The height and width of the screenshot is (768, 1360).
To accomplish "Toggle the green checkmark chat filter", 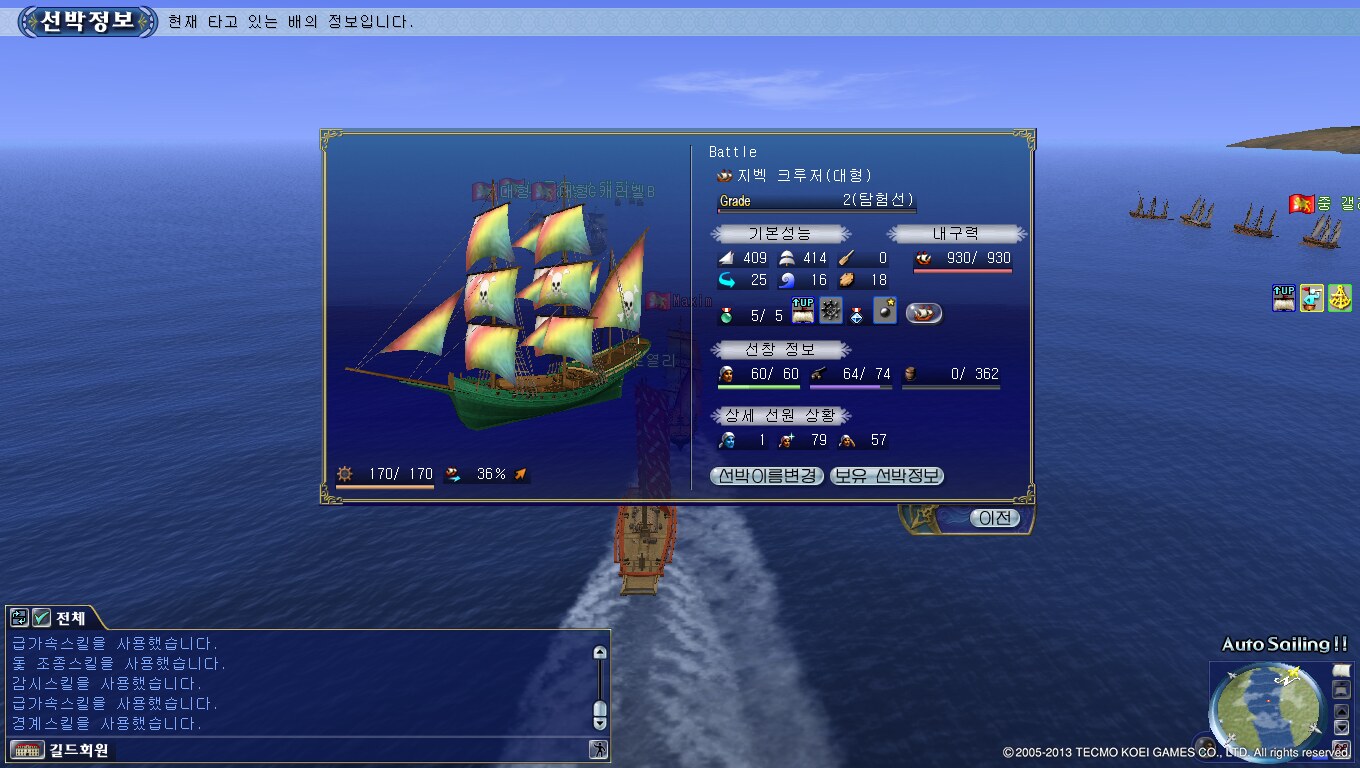I will click(41, 618).
